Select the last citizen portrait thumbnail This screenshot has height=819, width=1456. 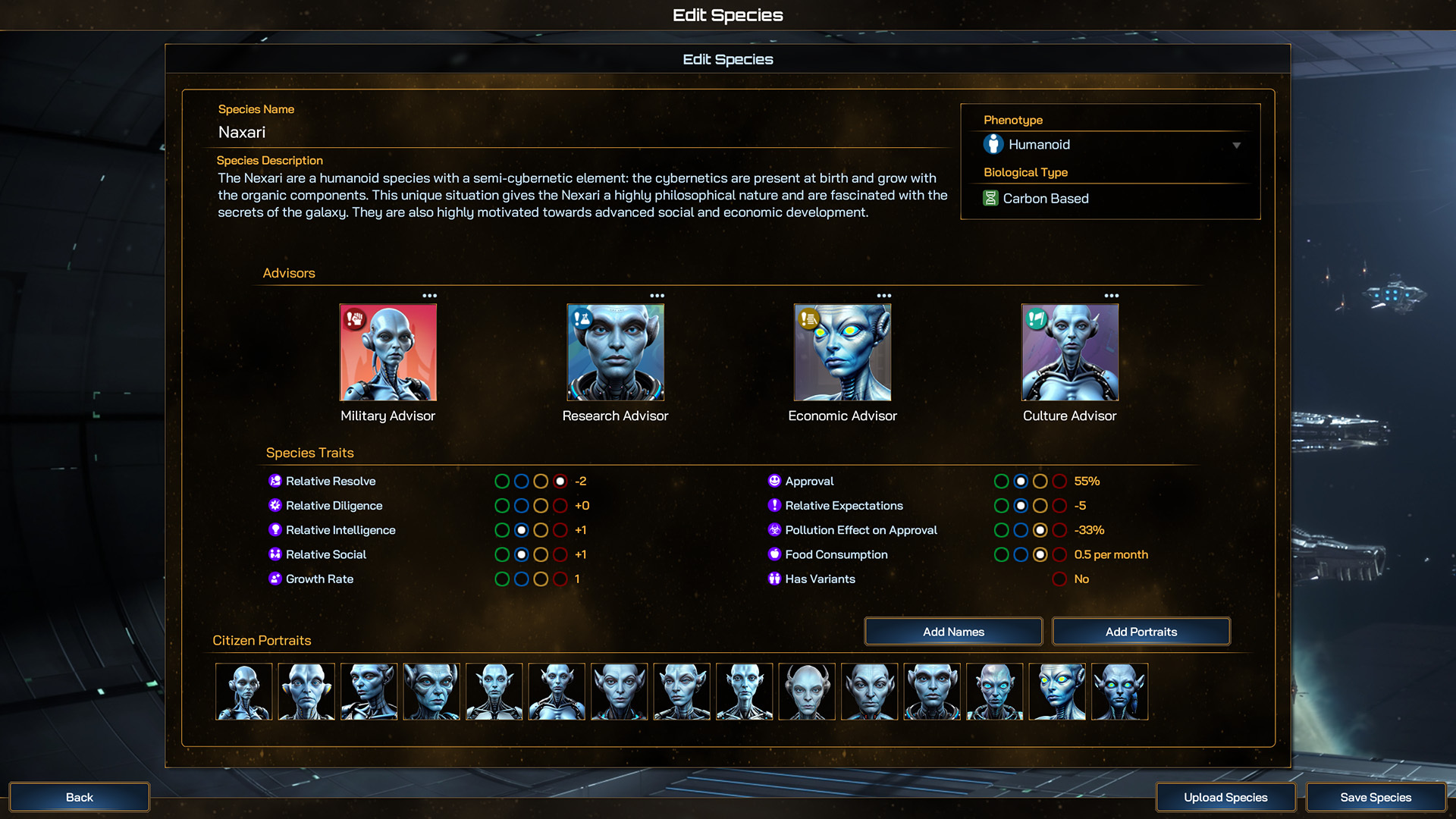point(1119,691)
